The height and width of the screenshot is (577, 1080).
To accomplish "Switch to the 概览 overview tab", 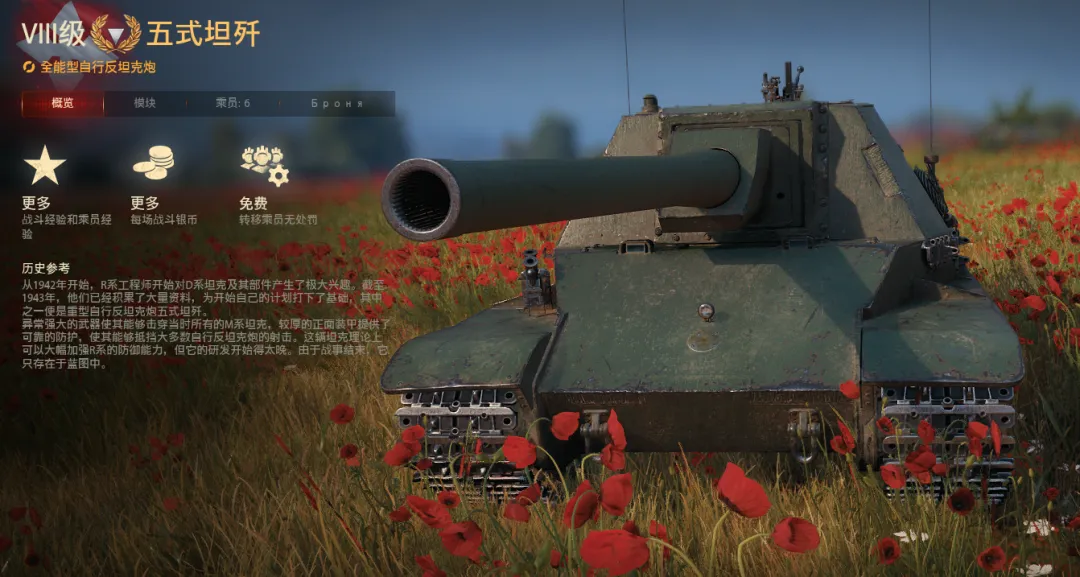I will pos(63,104).
